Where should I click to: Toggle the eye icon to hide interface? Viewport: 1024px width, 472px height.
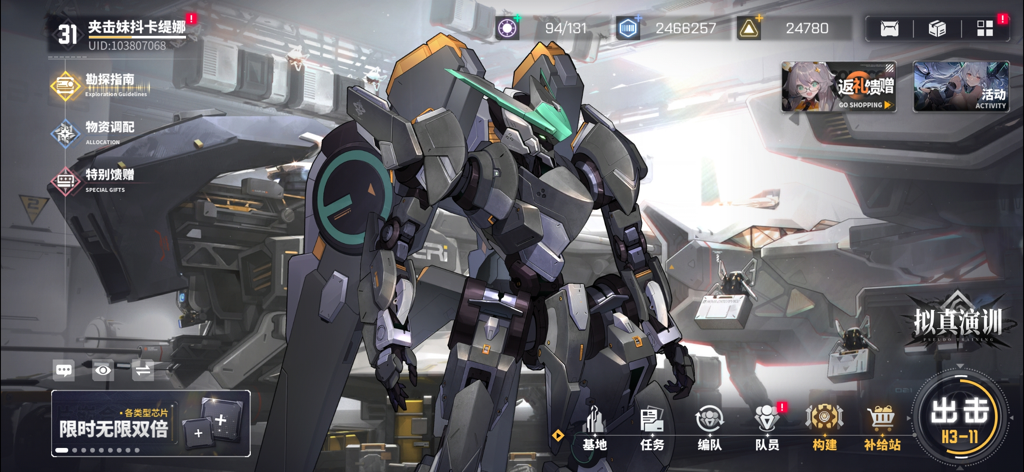pyautogui.click(x=103, y=370)
